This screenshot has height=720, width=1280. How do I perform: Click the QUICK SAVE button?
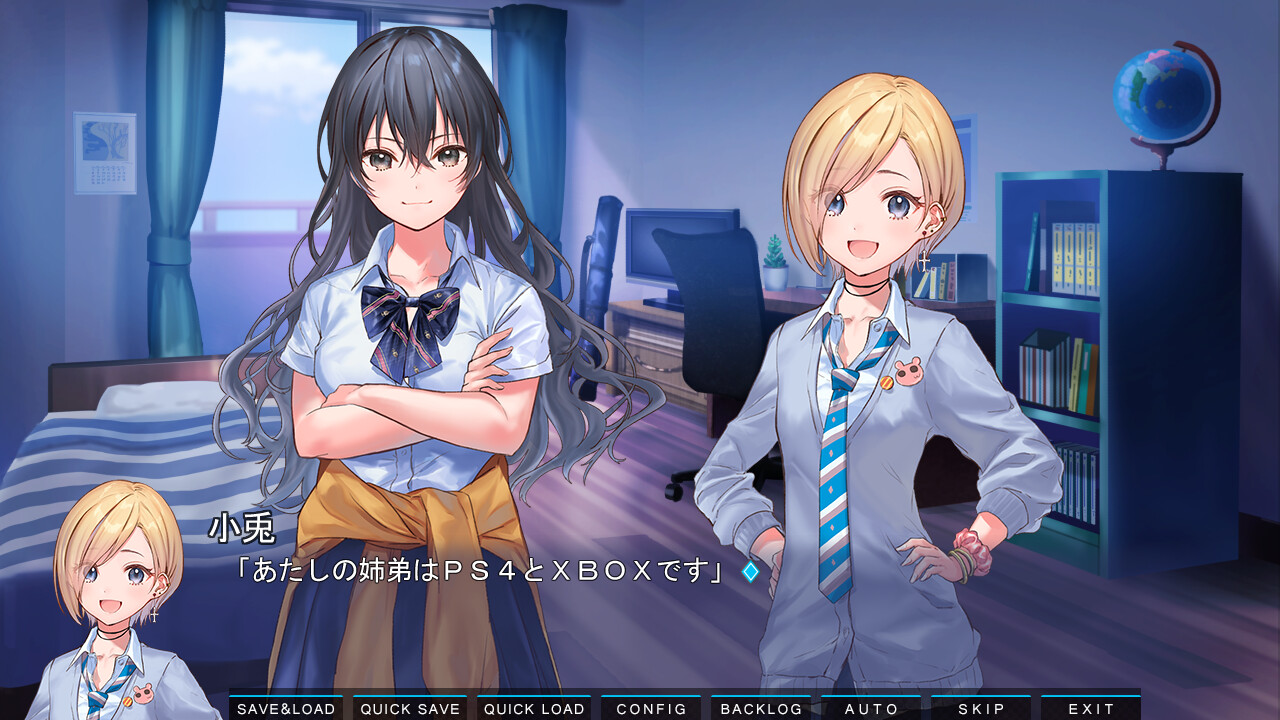pyautogui.click(x=410, y=708)
